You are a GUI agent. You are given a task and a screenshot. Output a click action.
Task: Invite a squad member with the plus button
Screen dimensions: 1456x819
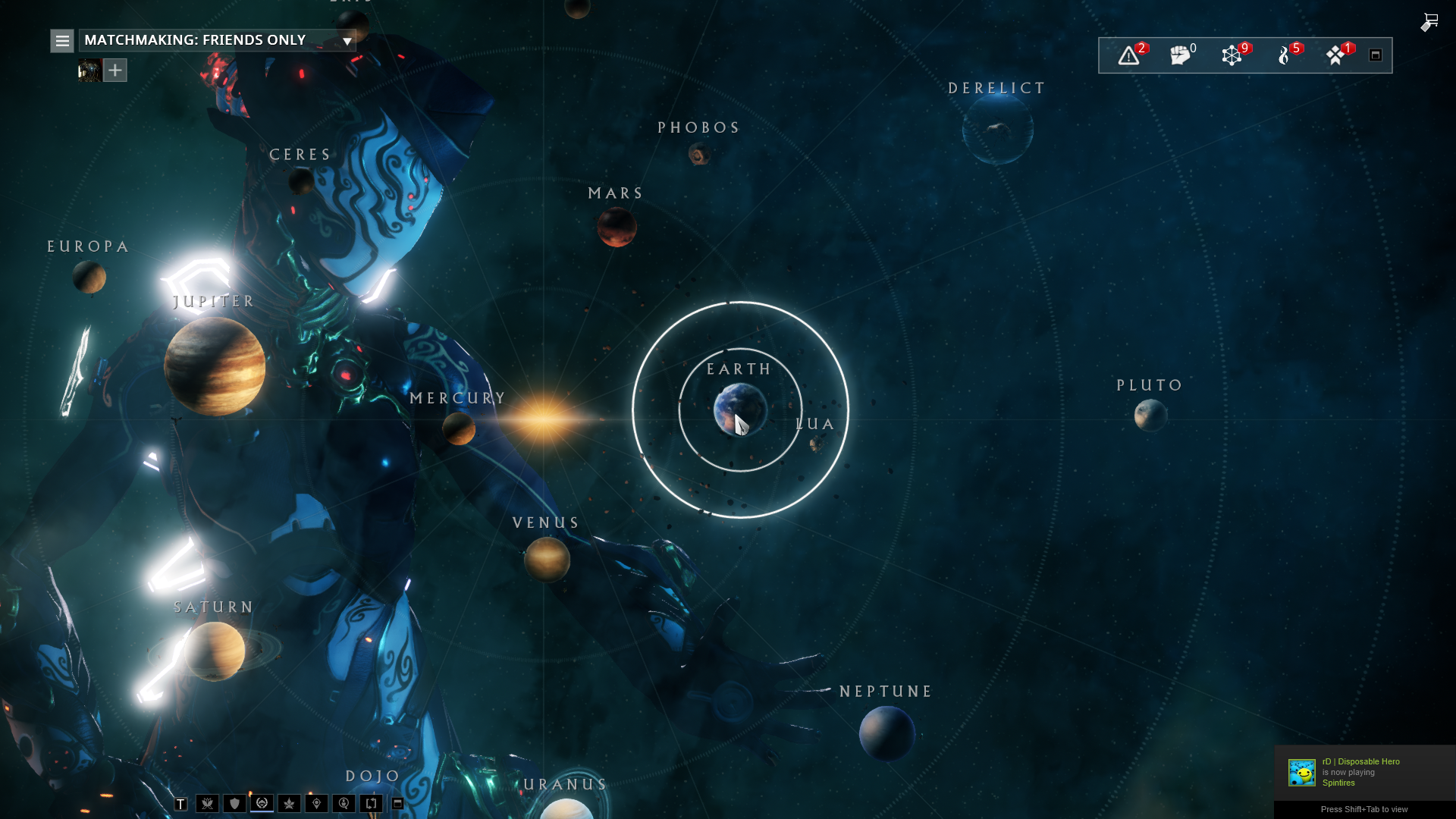(115, 71)
